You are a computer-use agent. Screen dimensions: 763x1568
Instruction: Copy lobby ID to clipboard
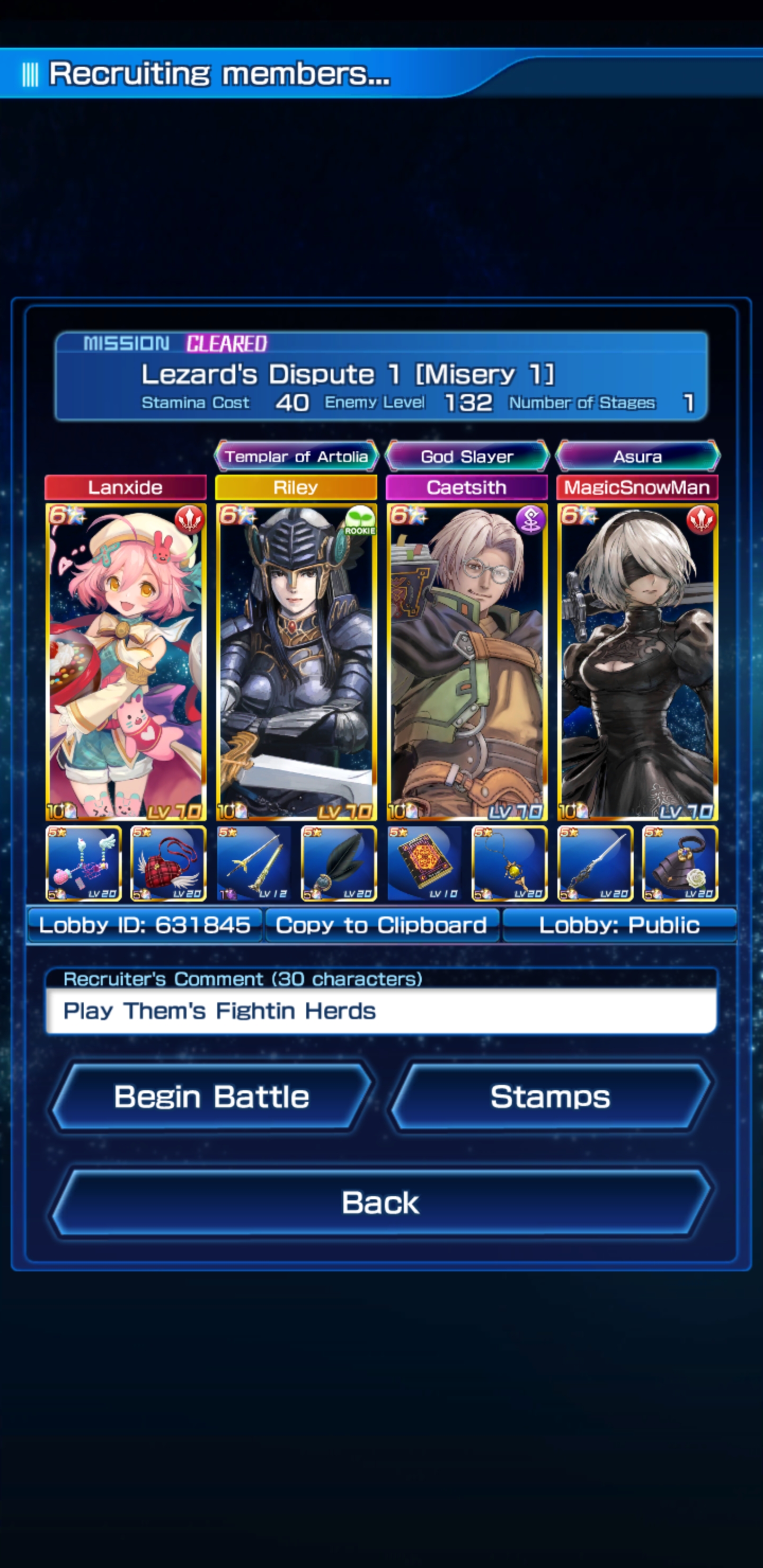pos(381,925)
